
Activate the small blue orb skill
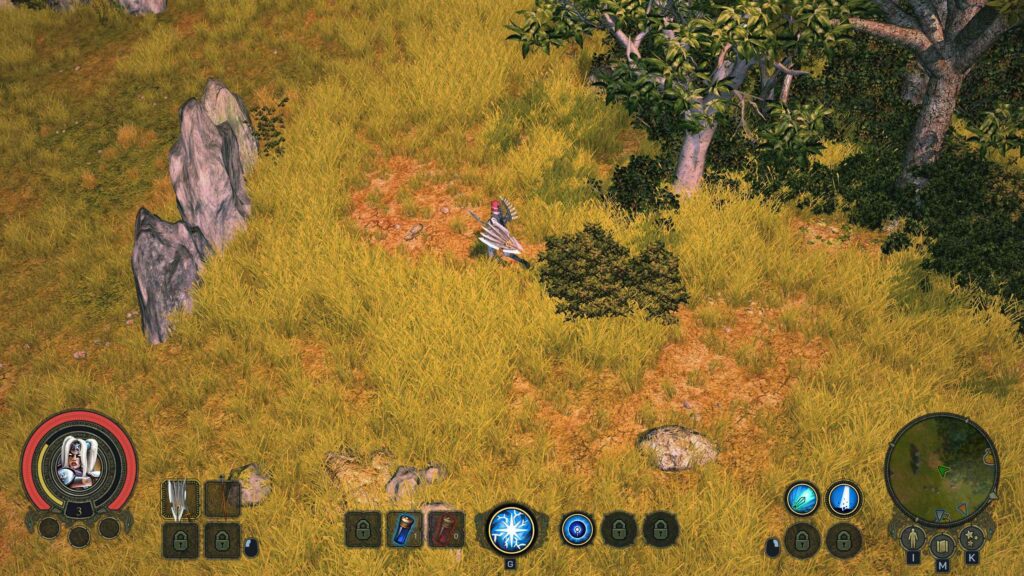point(577,528)
